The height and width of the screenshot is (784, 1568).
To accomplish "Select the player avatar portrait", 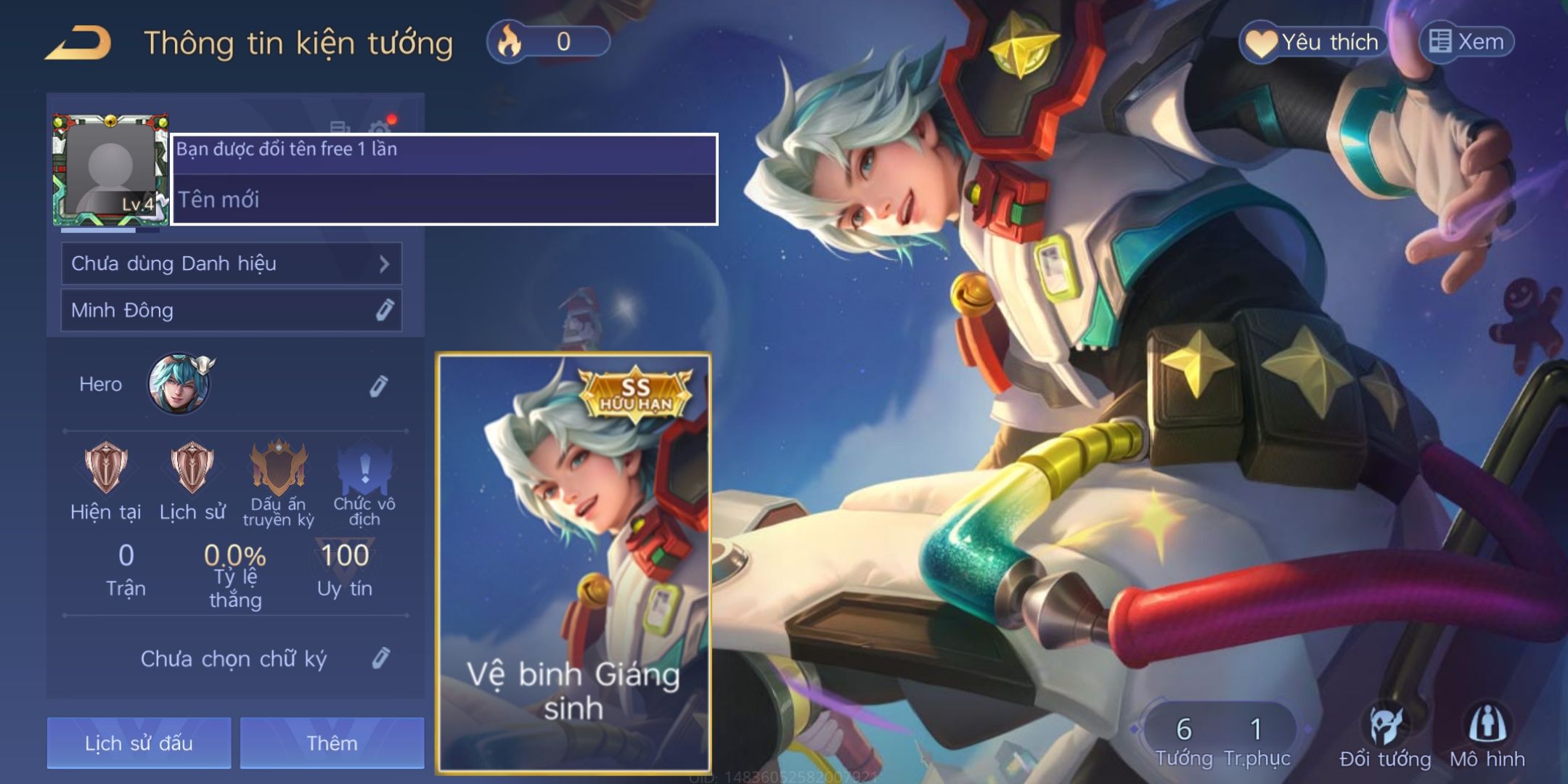I will click(110, 170).
